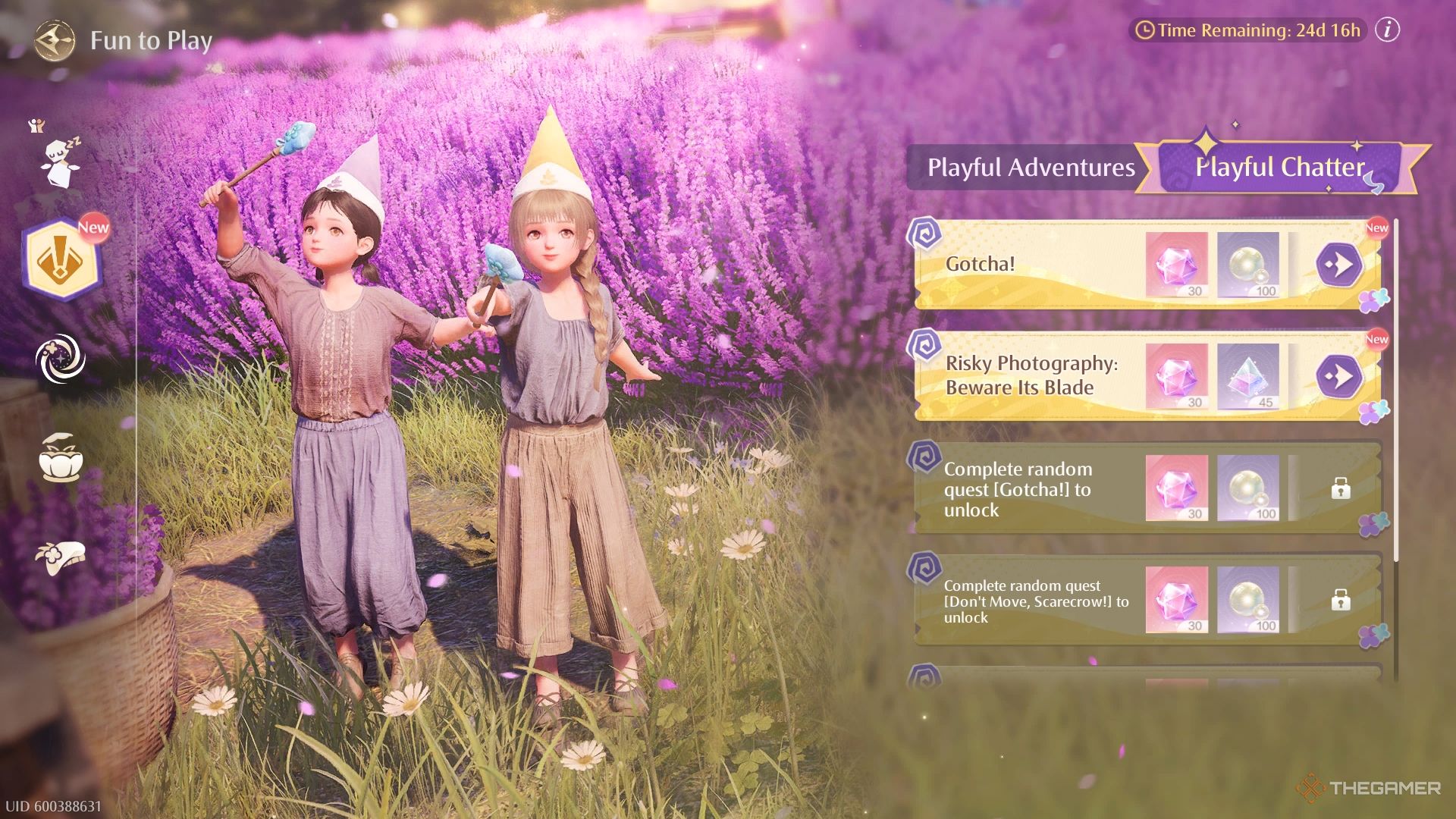Open the lotus bowl event icon
This screenshot has width=1456, height=819.
point(61,458)
